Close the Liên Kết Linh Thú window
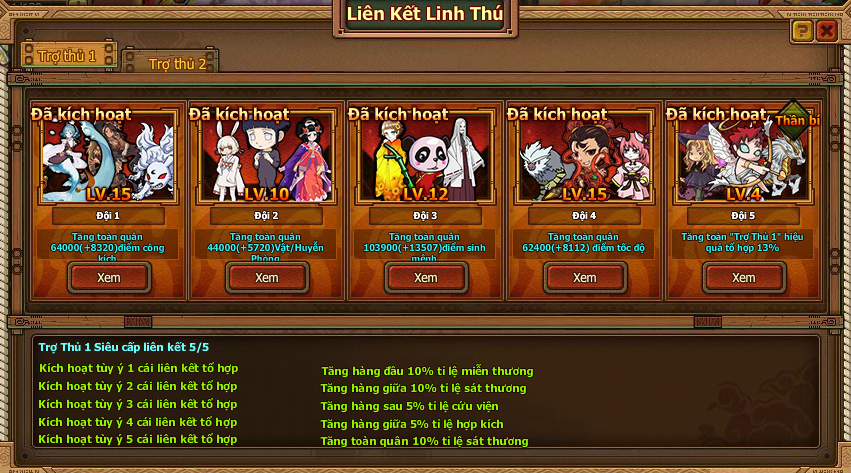The image size is (851, 473). 826,31
